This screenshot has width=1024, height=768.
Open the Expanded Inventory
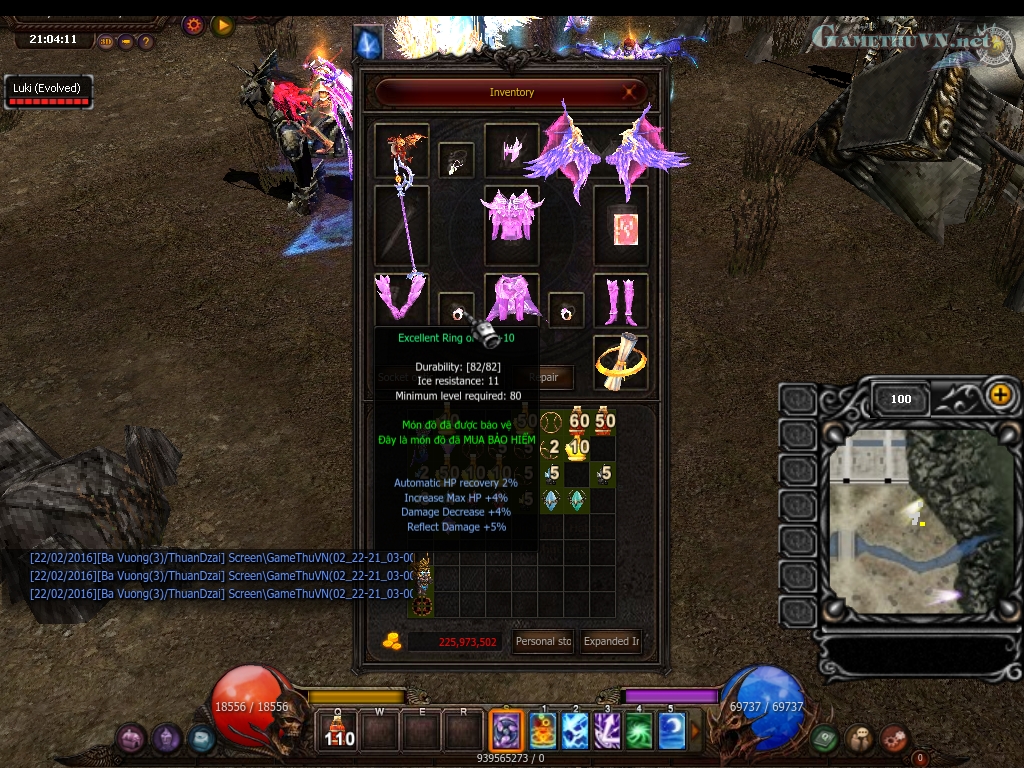pos(612,642)
